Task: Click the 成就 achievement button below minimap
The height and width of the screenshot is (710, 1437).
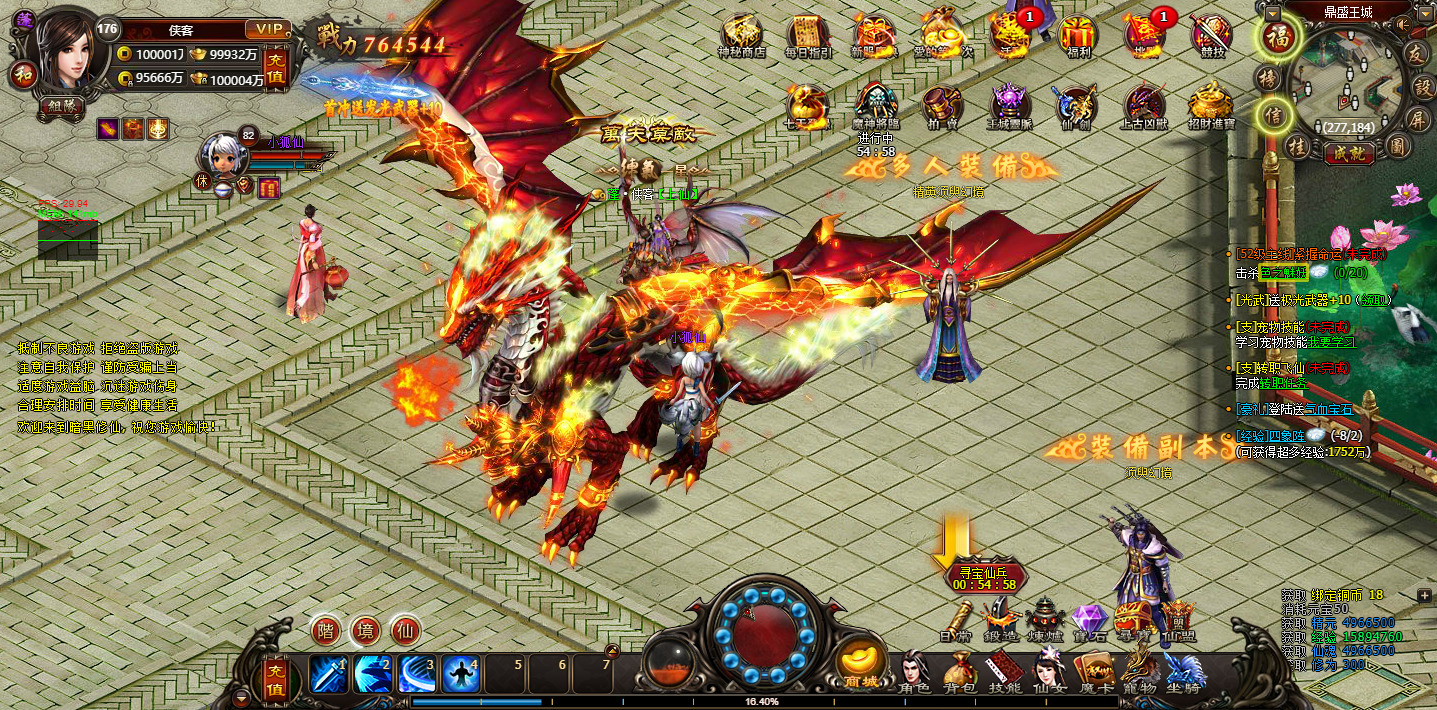Action: pos(1348,153)
